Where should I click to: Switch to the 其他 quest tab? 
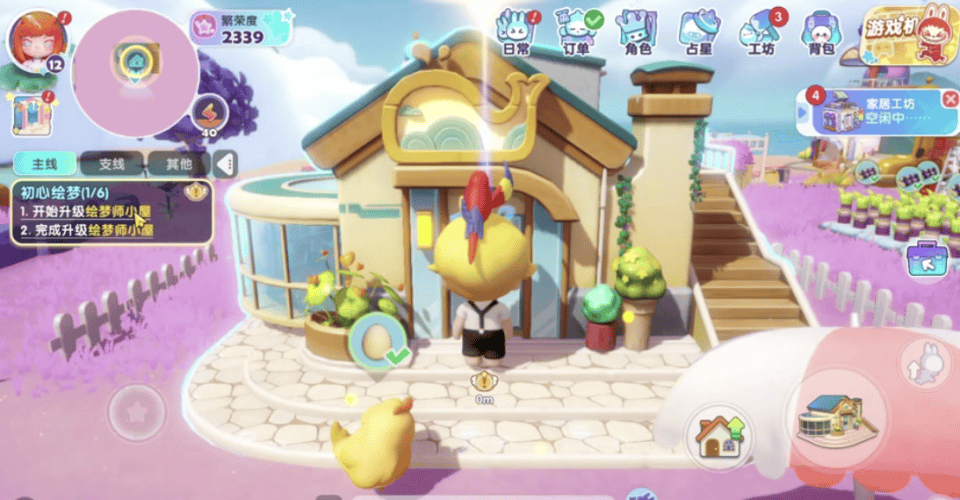click(x=177, y=164)
